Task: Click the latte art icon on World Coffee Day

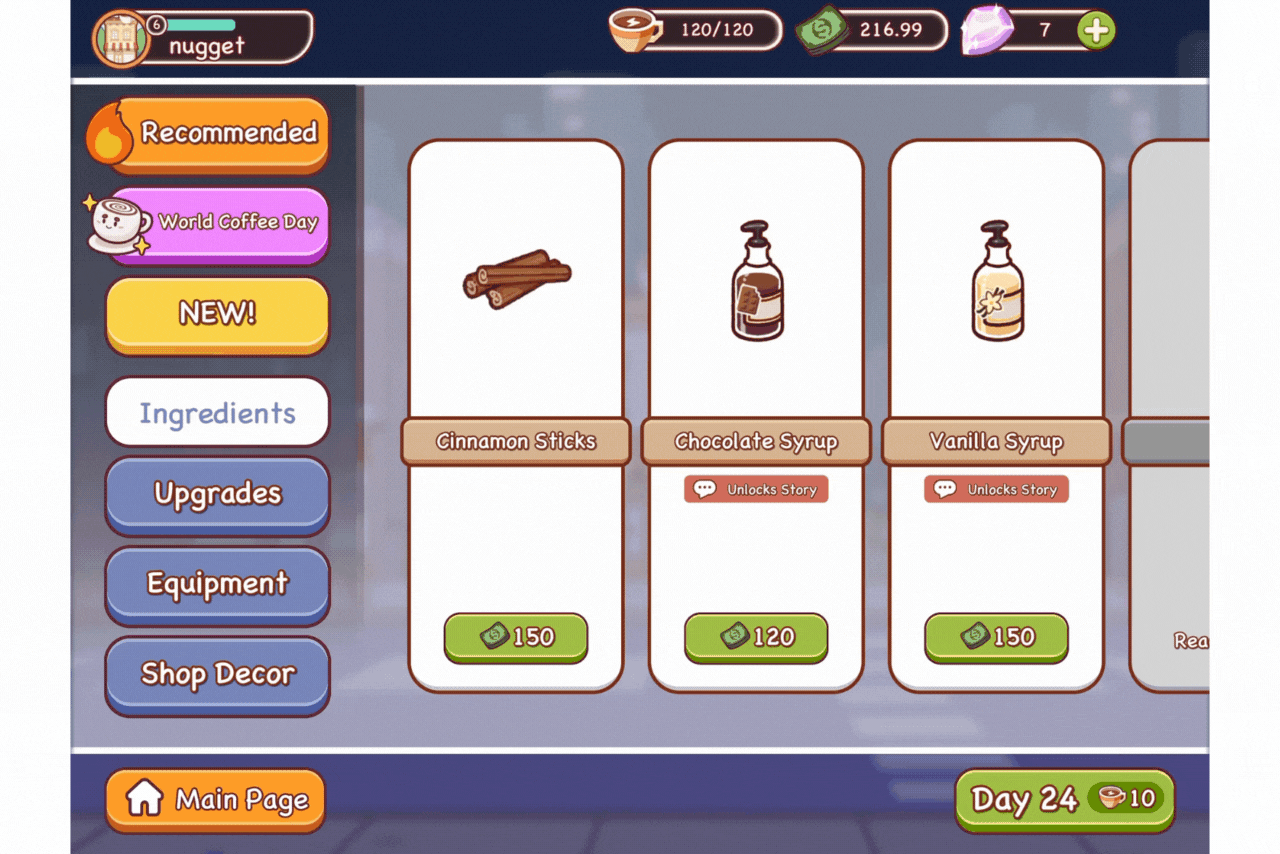Action: pos(119,222)
